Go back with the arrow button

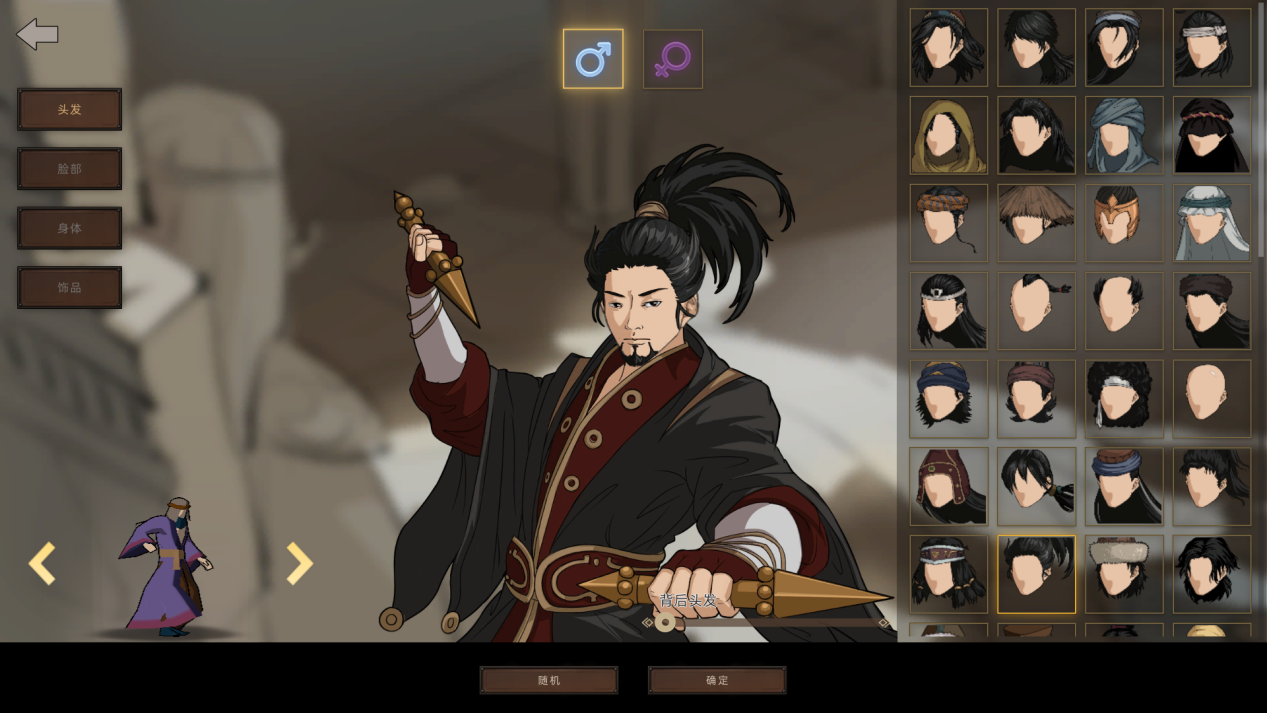point(38,34)
